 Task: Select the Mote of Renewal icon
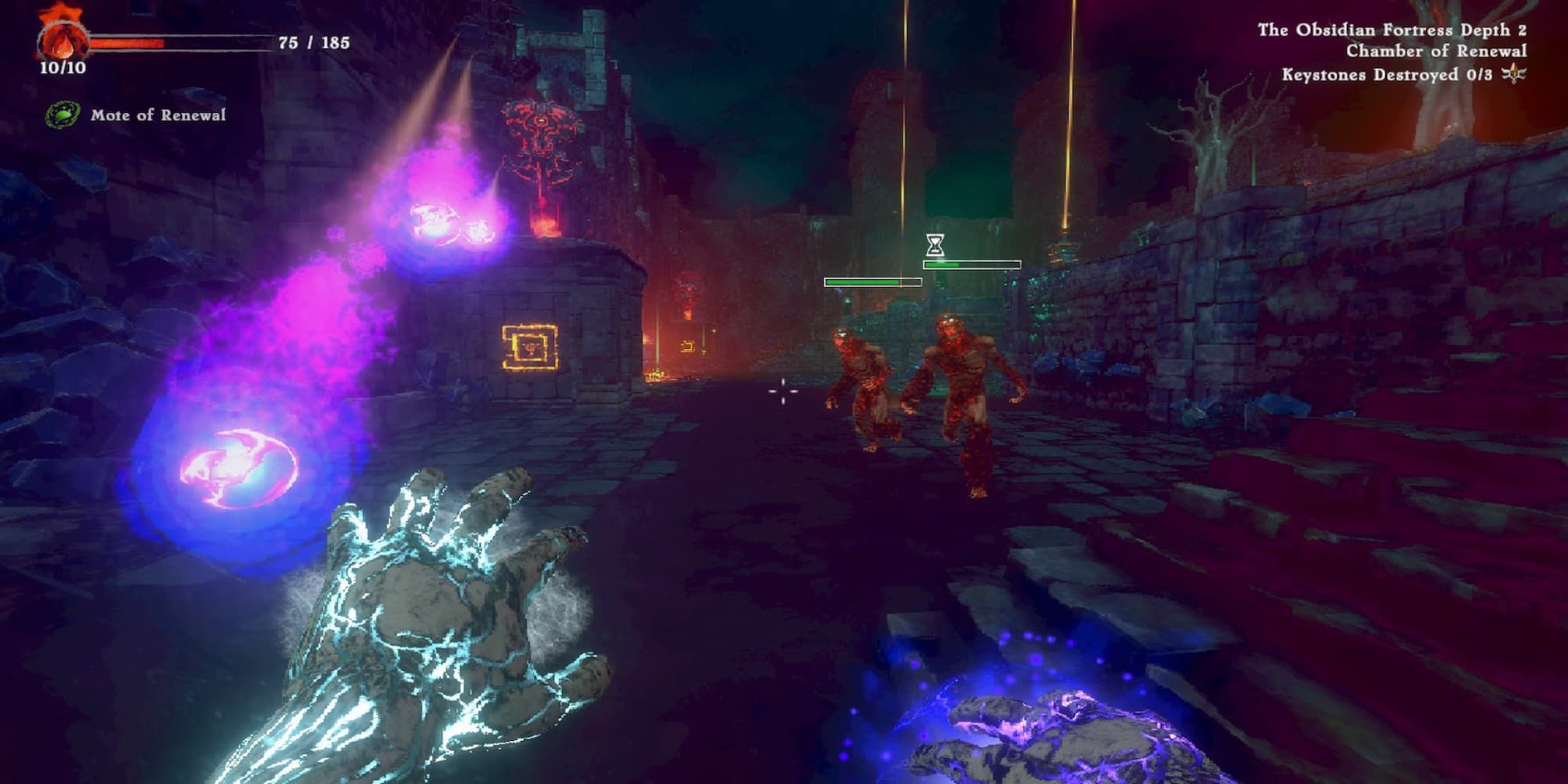63,115
